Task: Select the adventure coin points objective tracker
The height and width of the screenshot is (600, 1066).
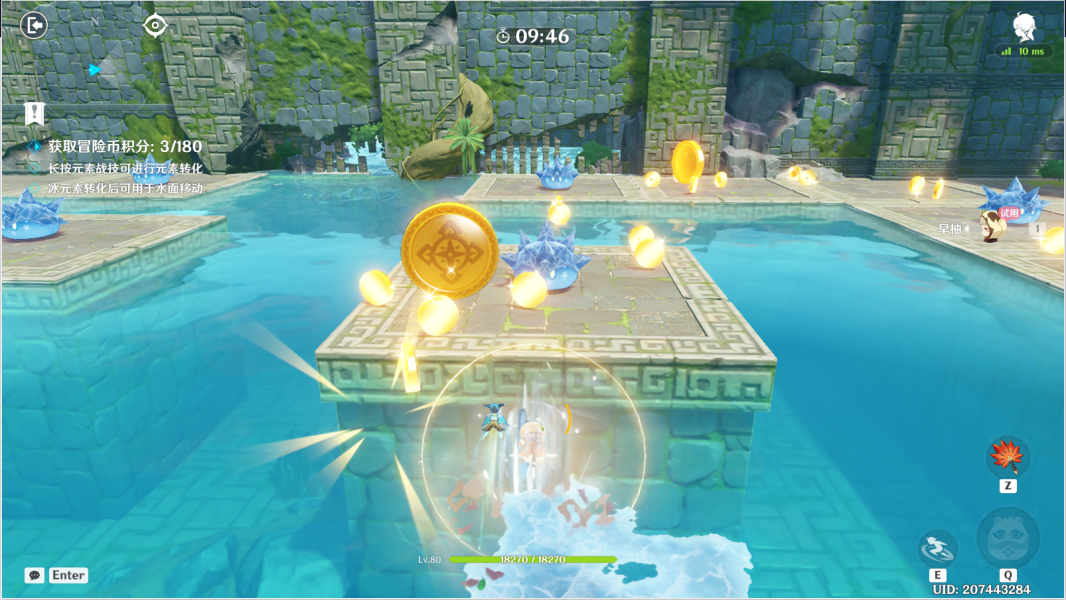Action: point(125,146)
